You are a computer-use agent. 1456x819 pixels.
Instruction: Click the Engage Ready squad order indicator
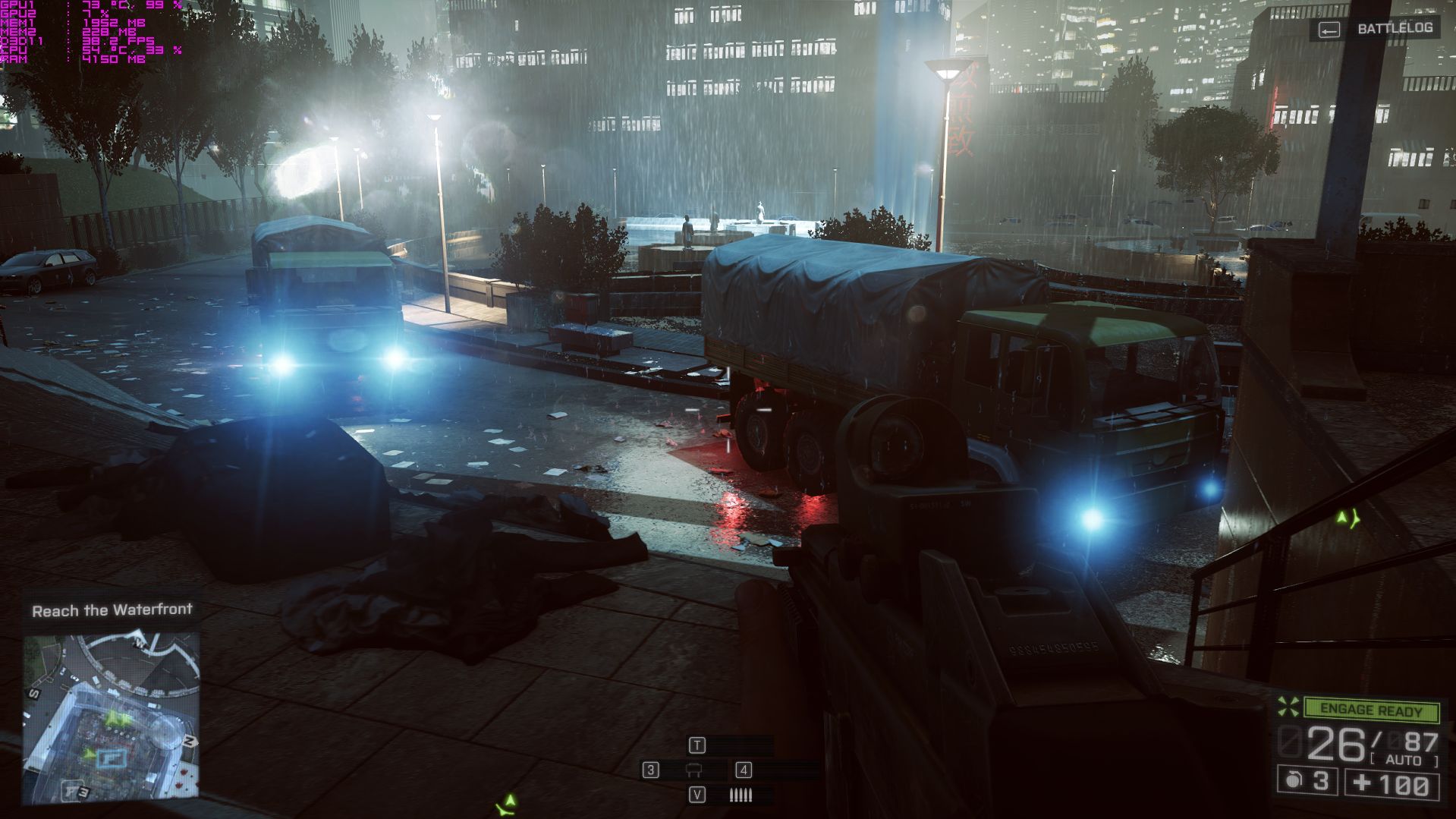coord(1372,710)
